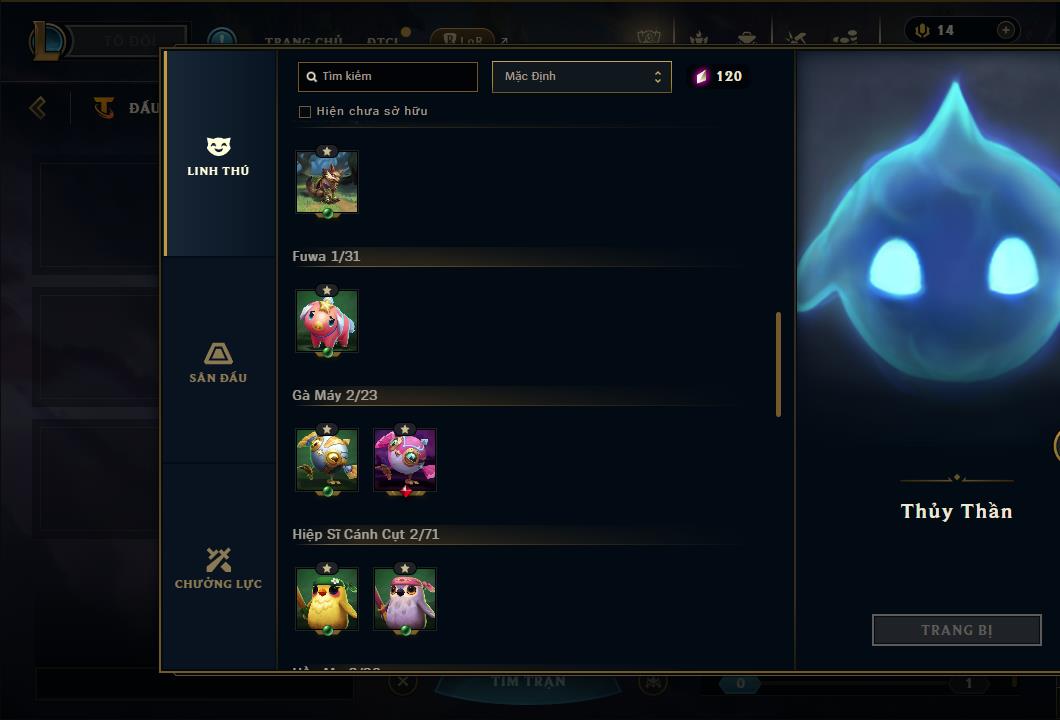
Task: Click the Tìm Trận find match button
Action: point(529,682)
